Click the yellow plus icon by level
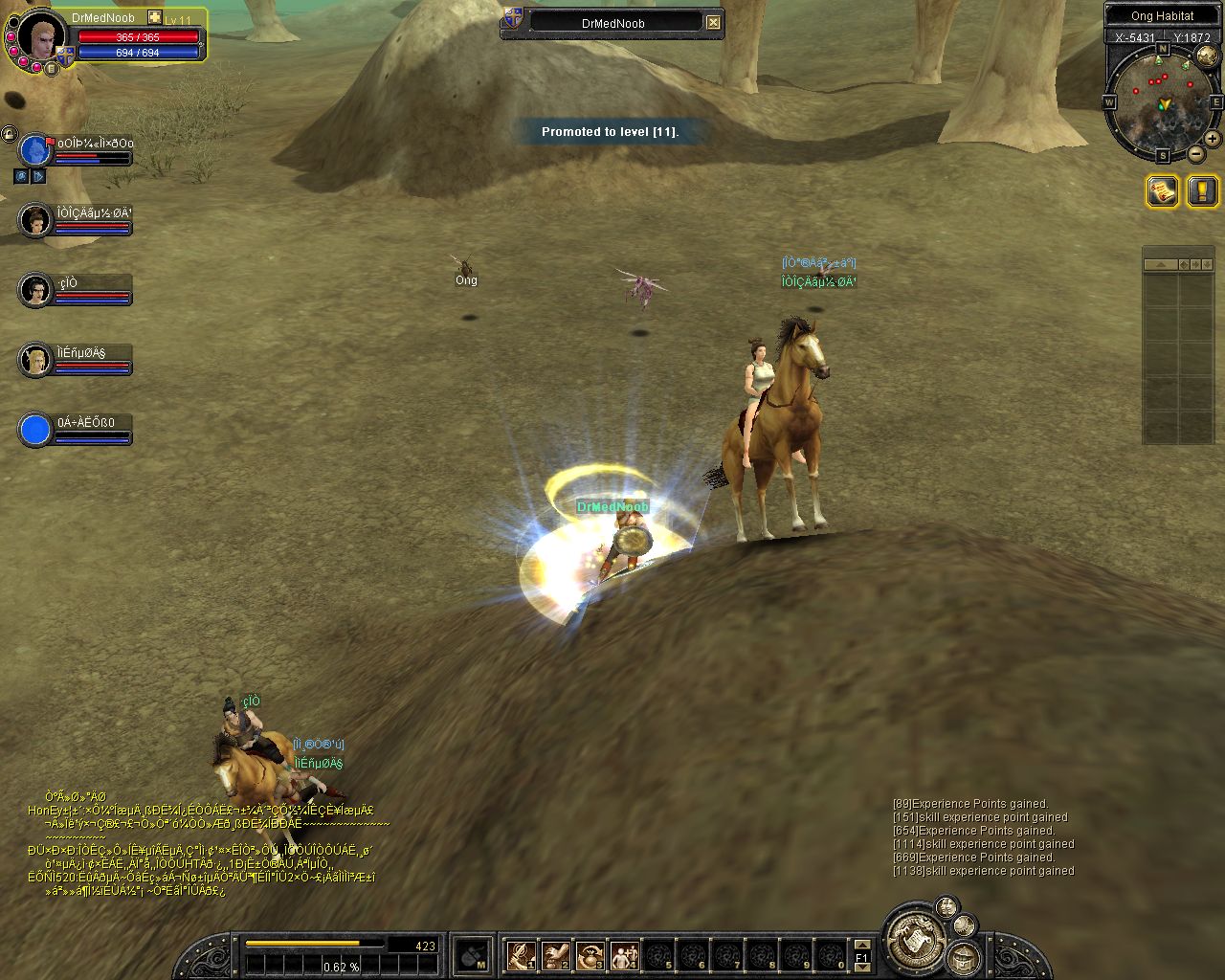 pos(155,17)
